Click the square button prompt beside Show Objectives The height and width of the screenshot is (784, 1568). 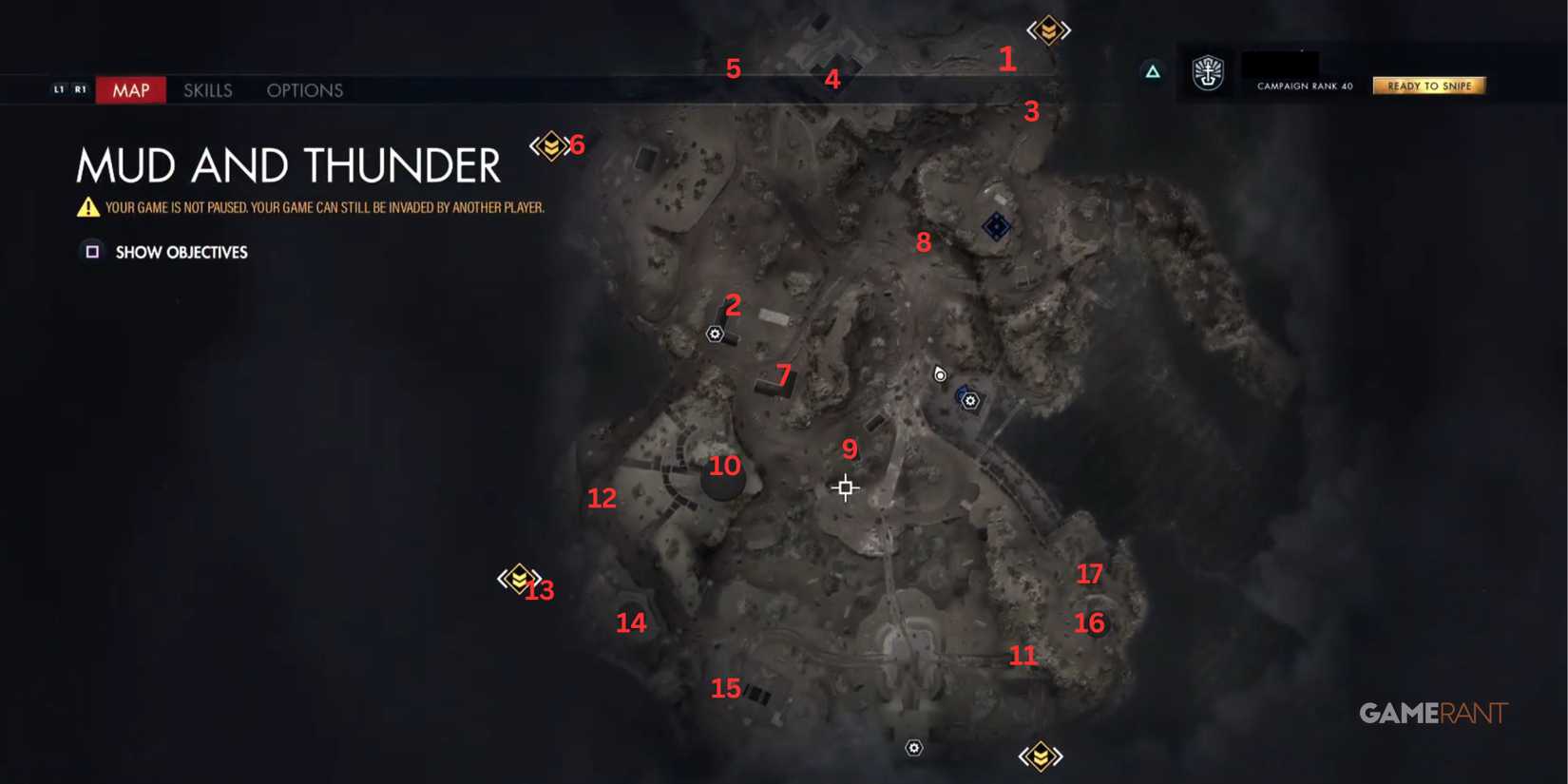92,251
